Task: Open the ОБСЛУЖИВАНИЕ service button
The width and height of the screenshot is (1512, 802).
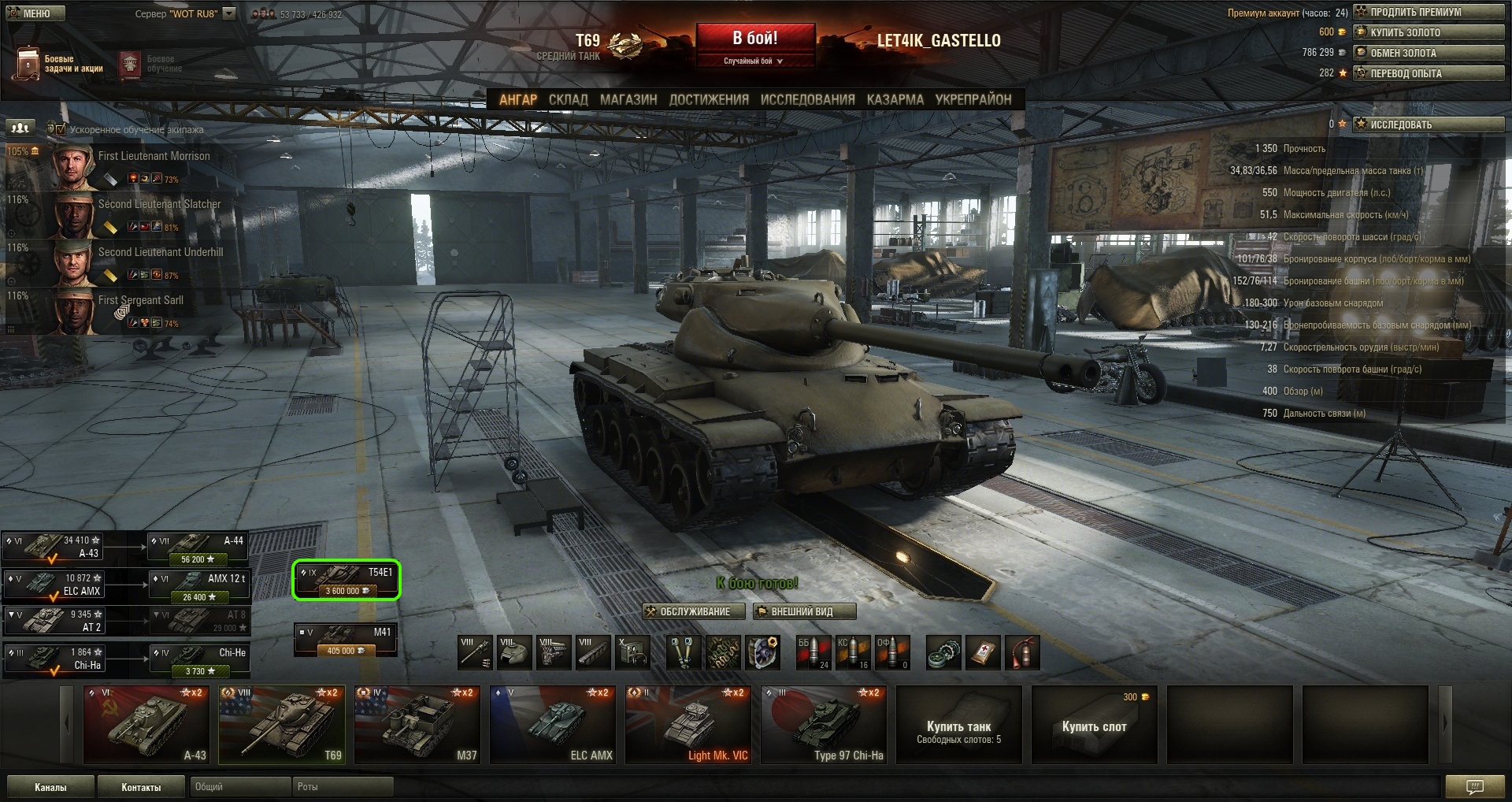Action: 687,611
